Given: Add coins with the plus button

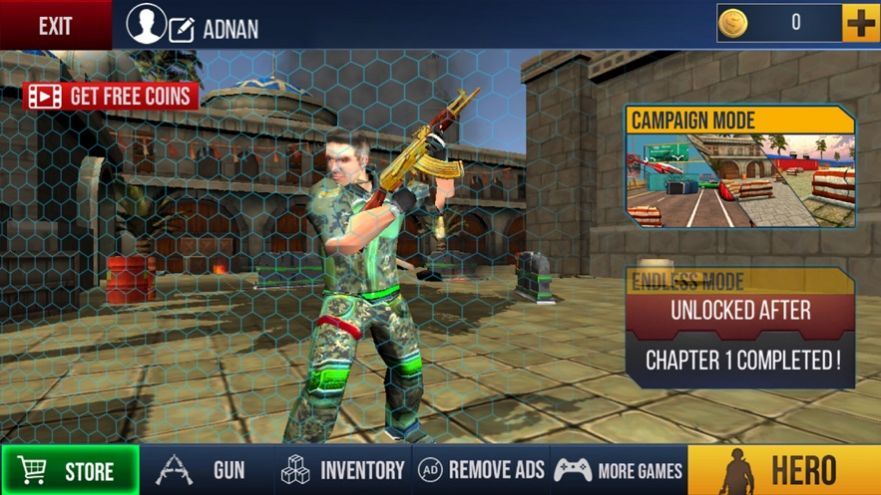Looking at the screenshot, I should coord(860,23).
